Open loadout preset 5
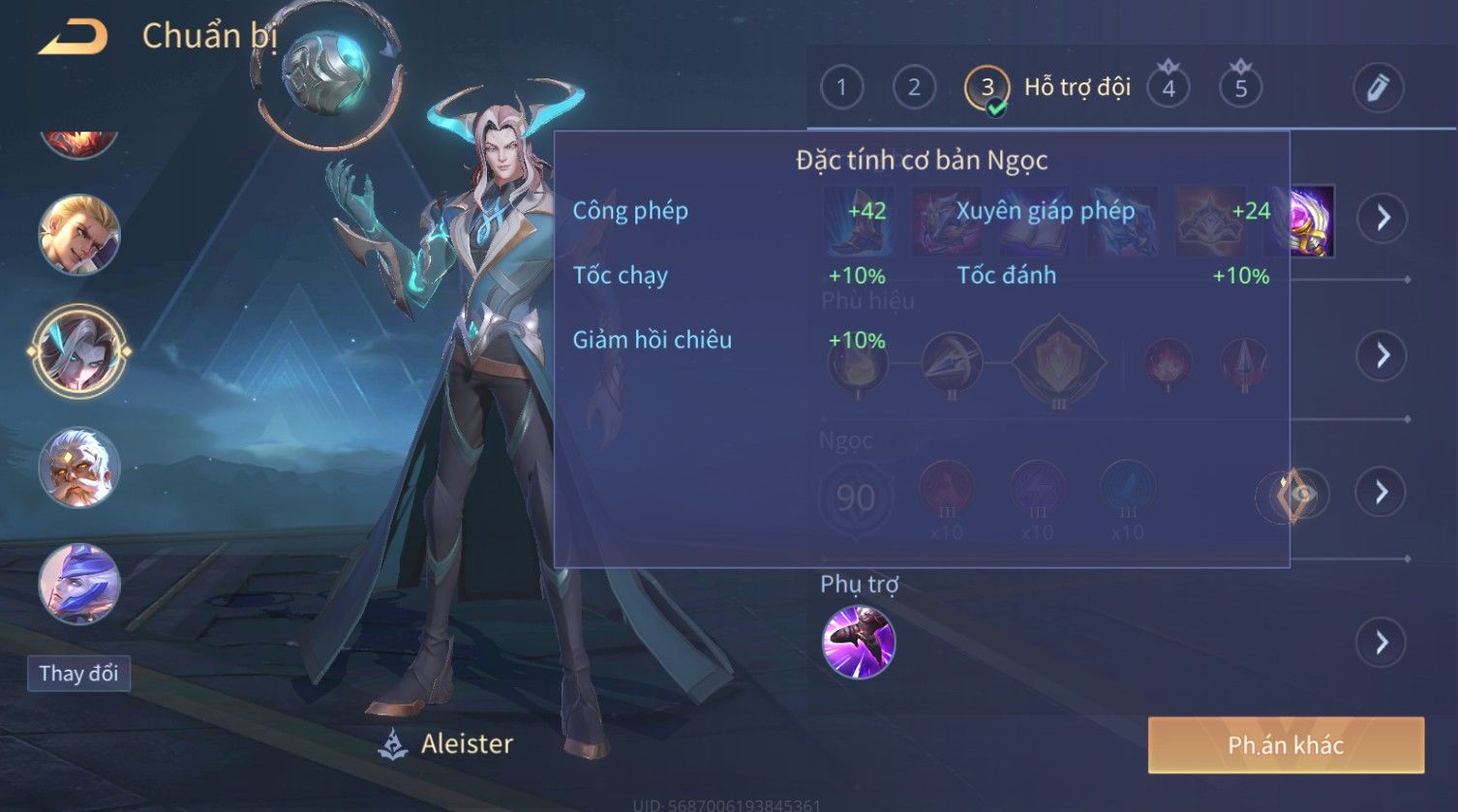The width and height of the screenshot is (1458, 812). point(1240,88)
